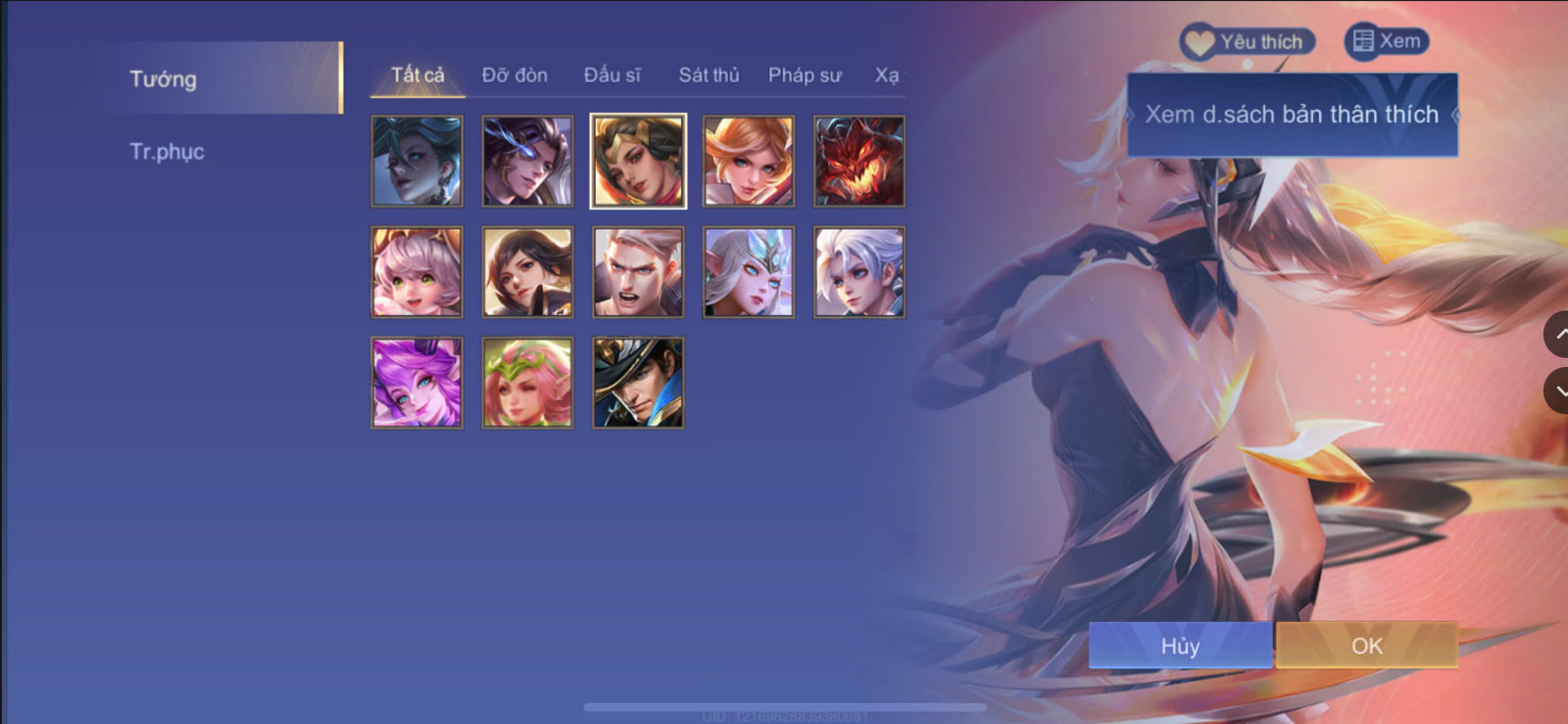Select the white-haired young boy hero portrait
The height and width of the screenshot is (724, 1568).
858,271
